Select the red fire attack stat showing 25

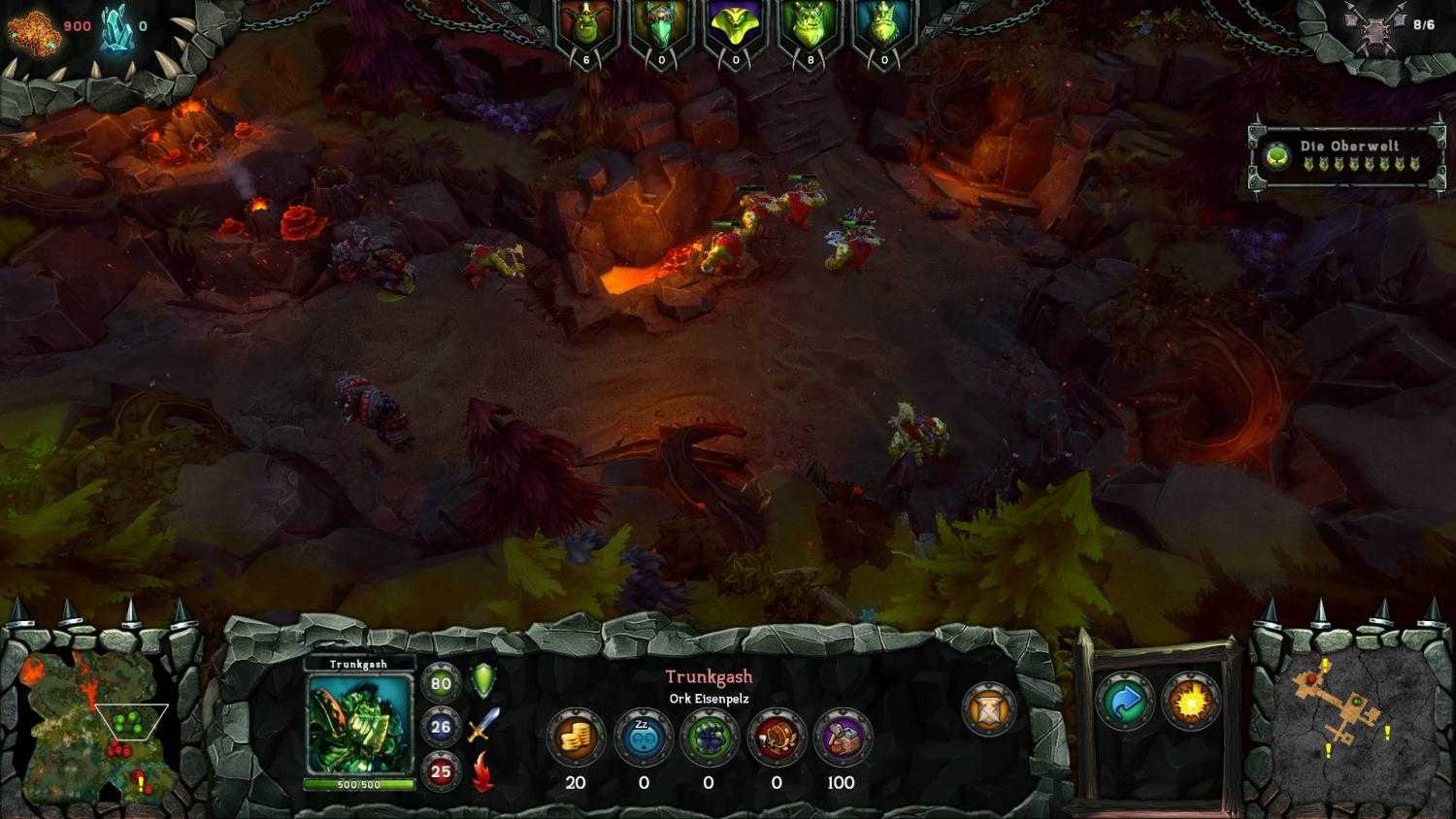[441, 770]
